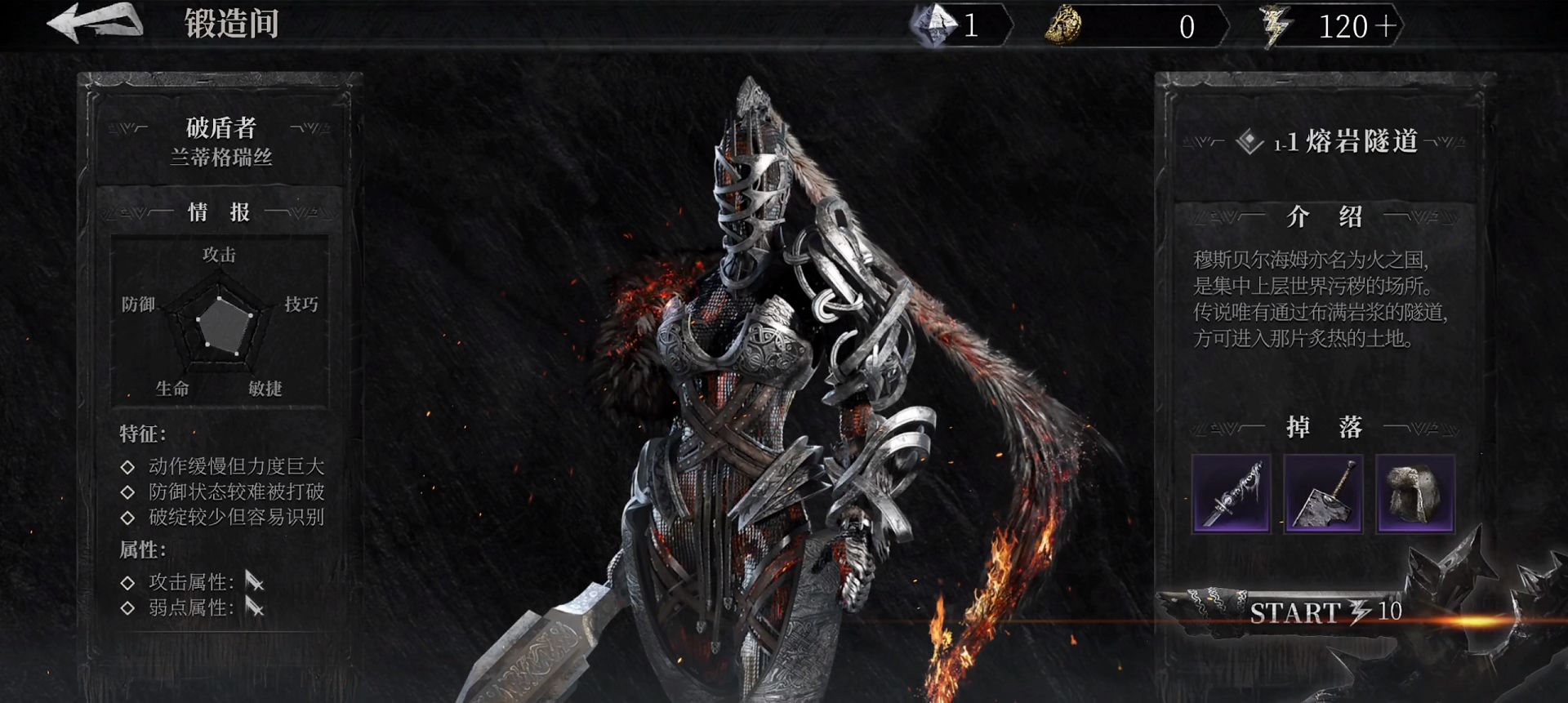Click the gold ore currency icon
Screen dimensions: 1568x703
coord(1063,26)
